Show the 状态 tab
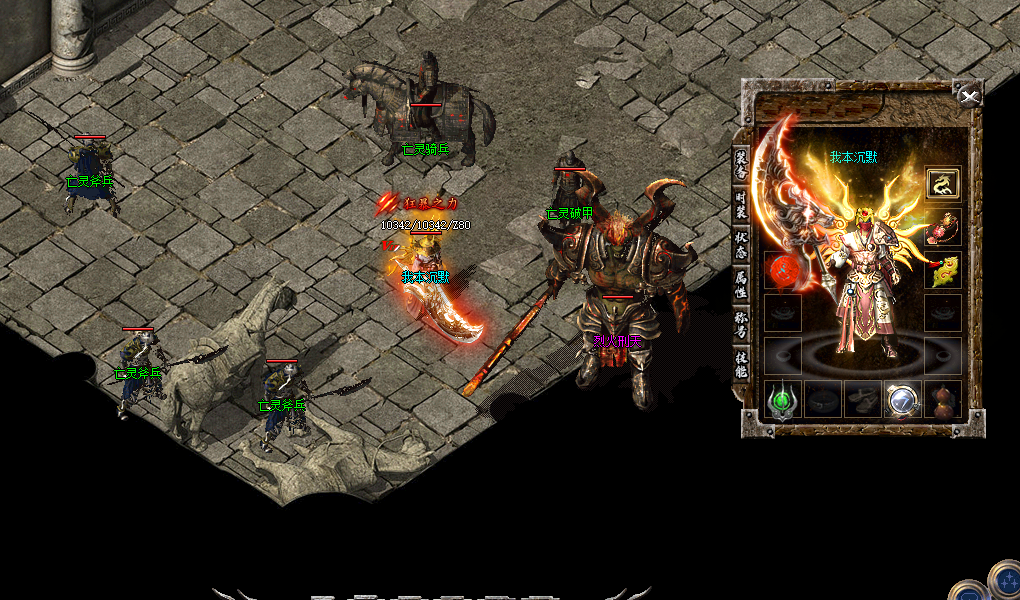 click(x=741, y=244)
